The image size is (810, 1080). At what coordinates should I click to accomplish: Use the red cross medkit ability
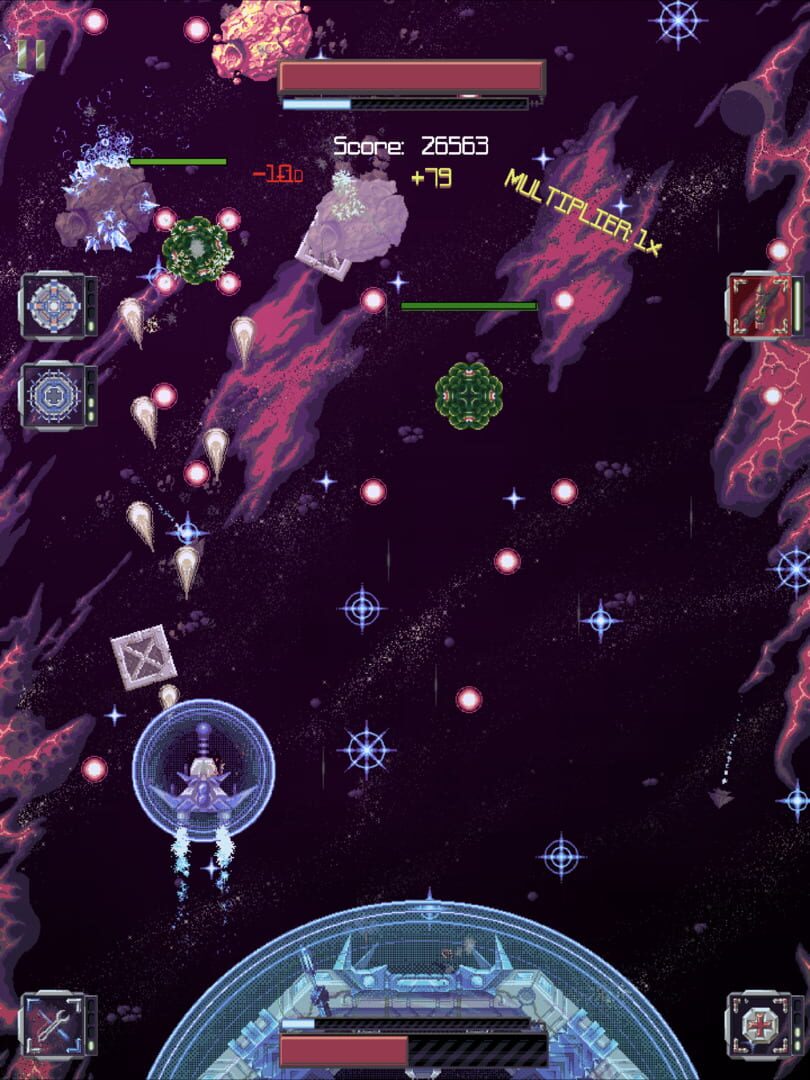(x=758, y=1023)
